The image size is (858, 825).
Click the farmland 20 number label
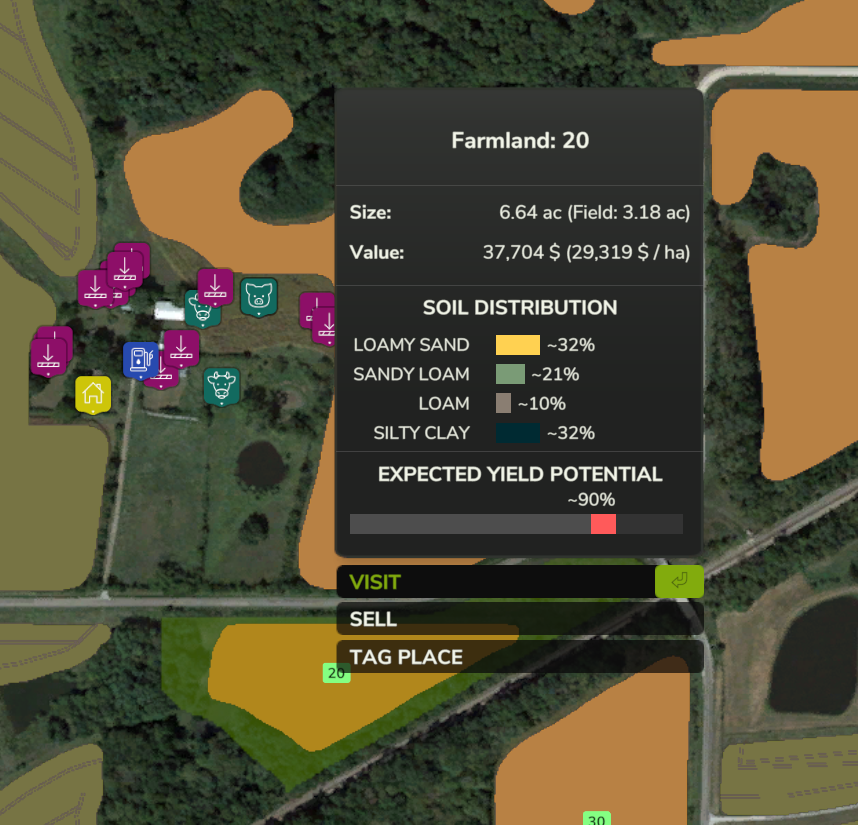pos(336,673)
